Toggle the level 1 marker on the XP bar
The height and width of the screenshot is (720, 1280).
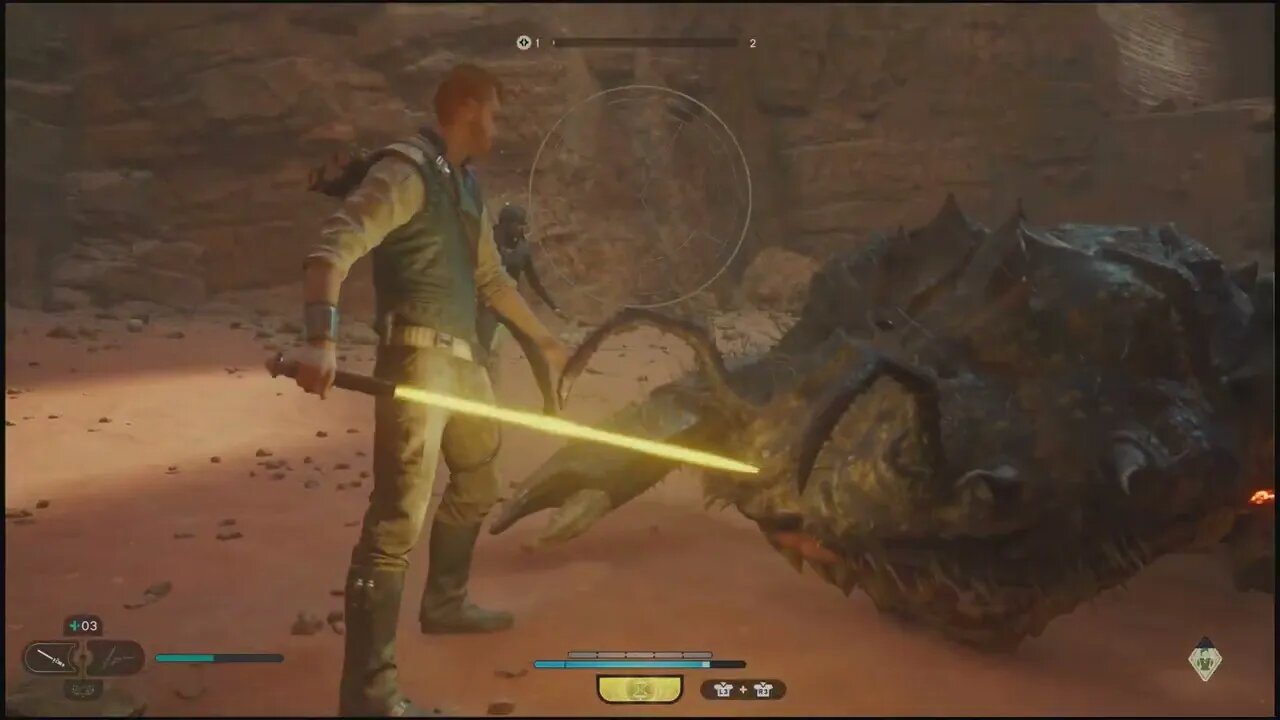[556, 43]
